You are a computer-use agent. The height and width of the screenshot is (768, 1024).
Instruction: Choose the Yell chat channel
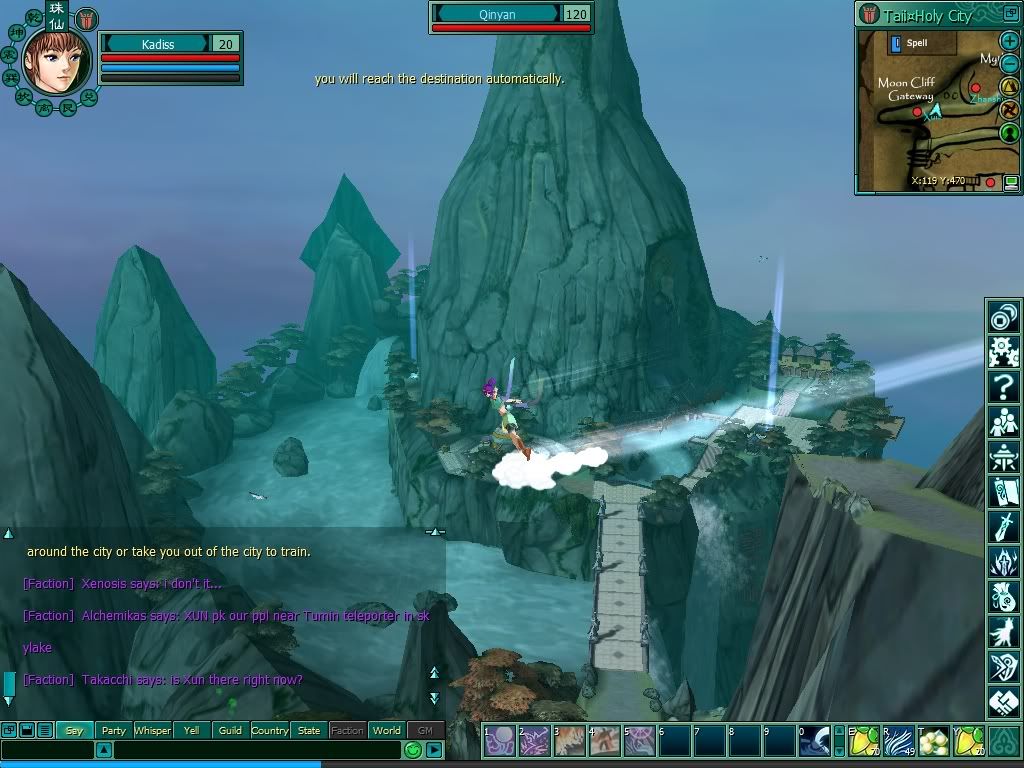191,730
